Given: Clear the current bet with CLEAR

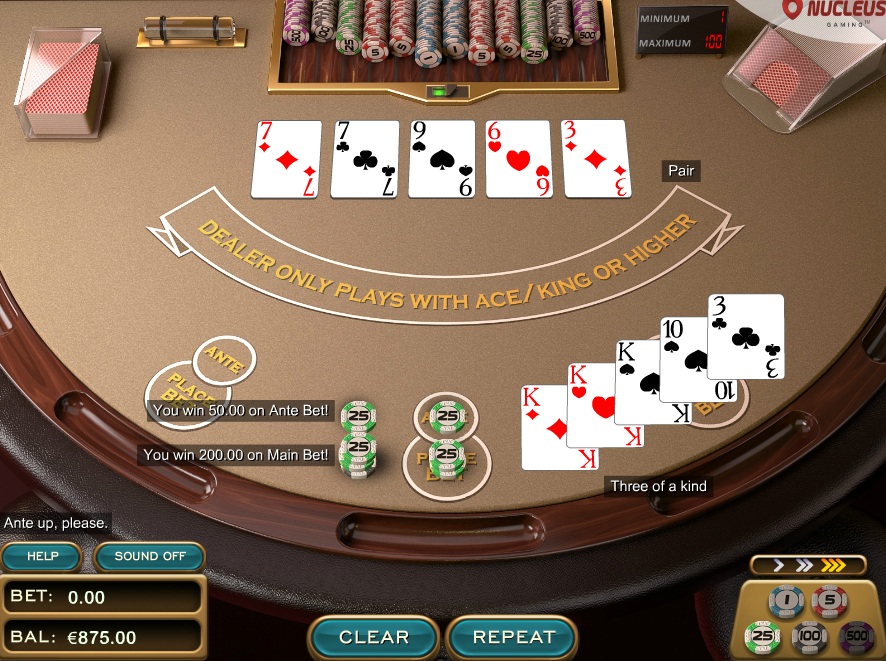Looking at the screenshot, I should (x=373, y=637).
